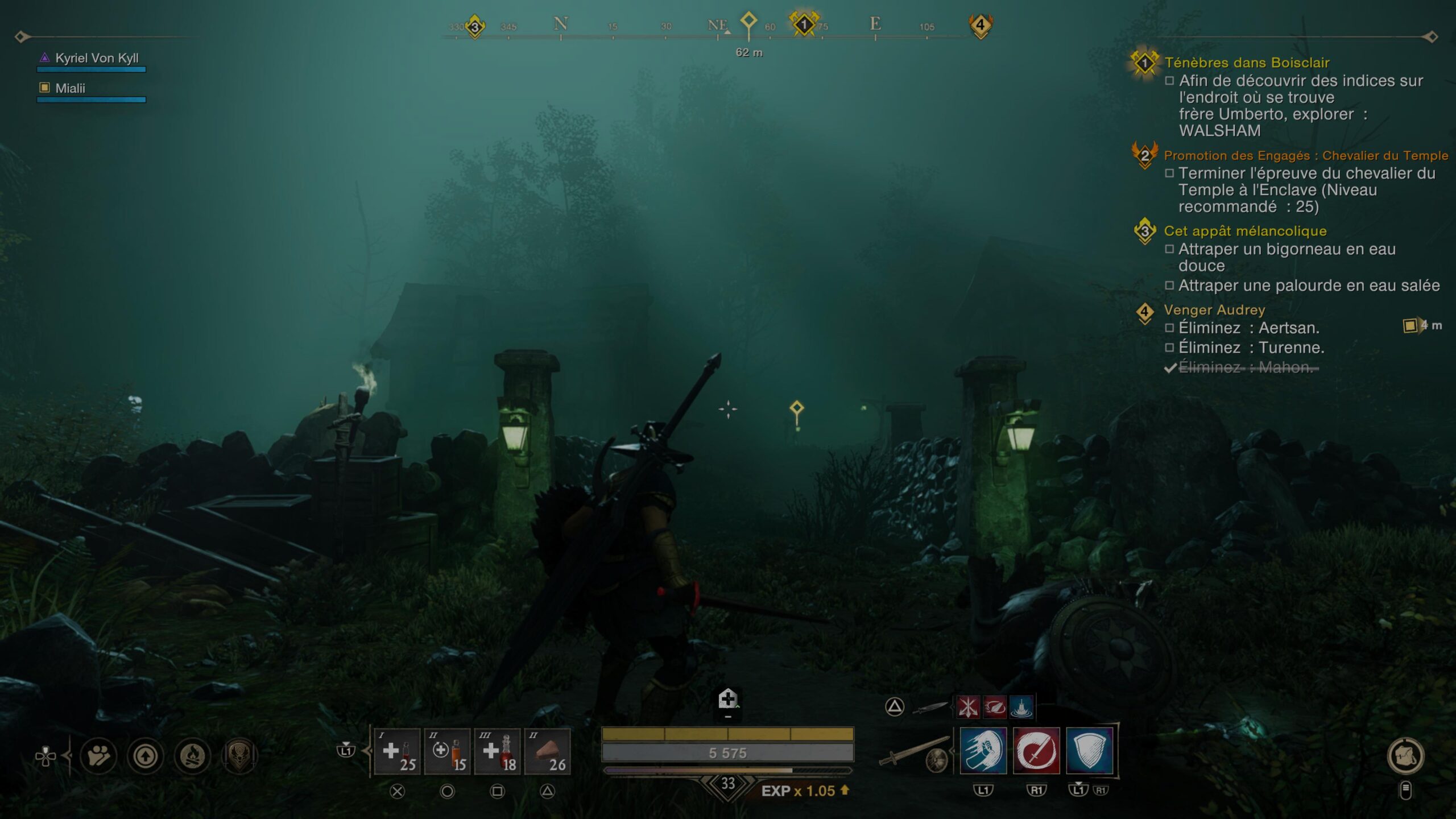Select the health potion slot with 25

click(x=398, y=752)
